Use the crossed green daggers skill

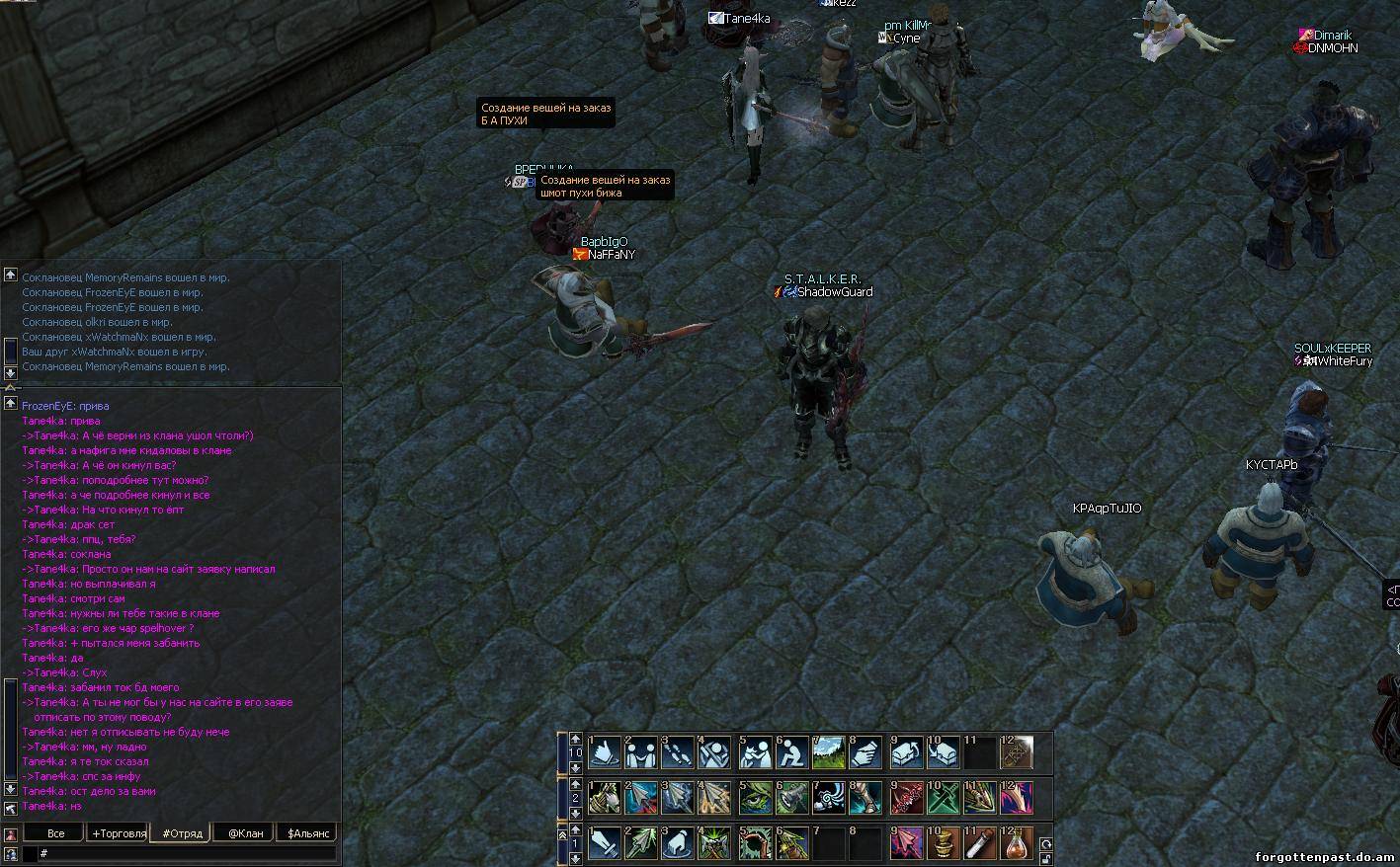pos(943,798)
